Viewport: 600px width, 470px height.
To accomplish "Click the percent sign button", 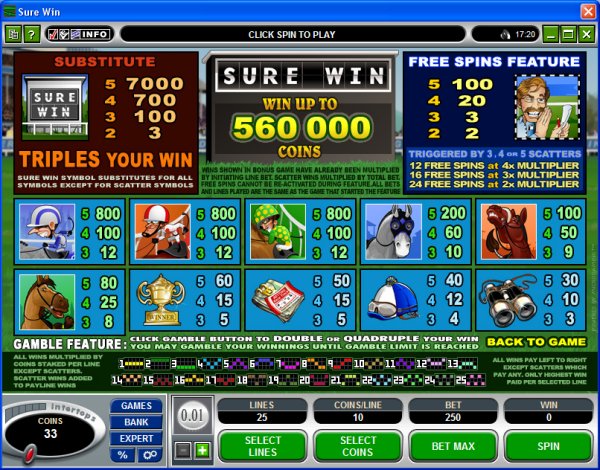I will [124, 455].
